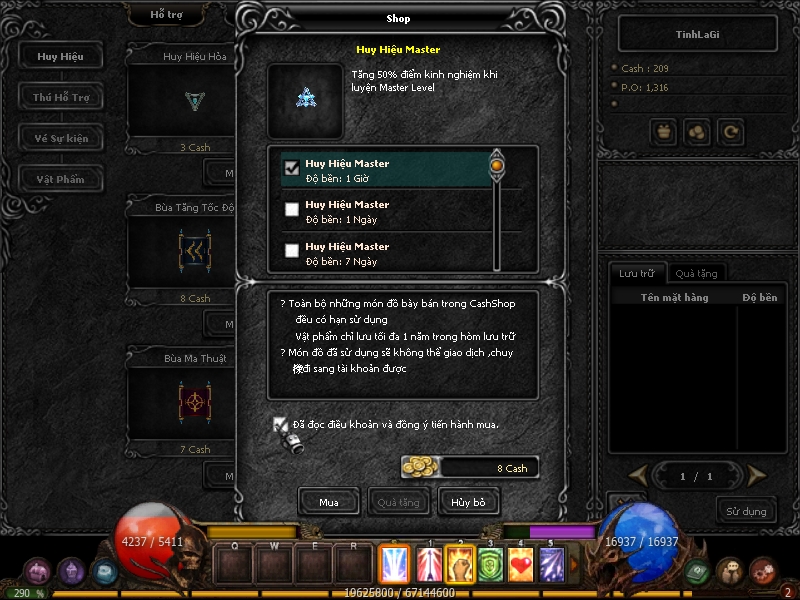The image size is (800, 600).
Task: Confirm purchase with the Mua button
Action: point(329,501)
